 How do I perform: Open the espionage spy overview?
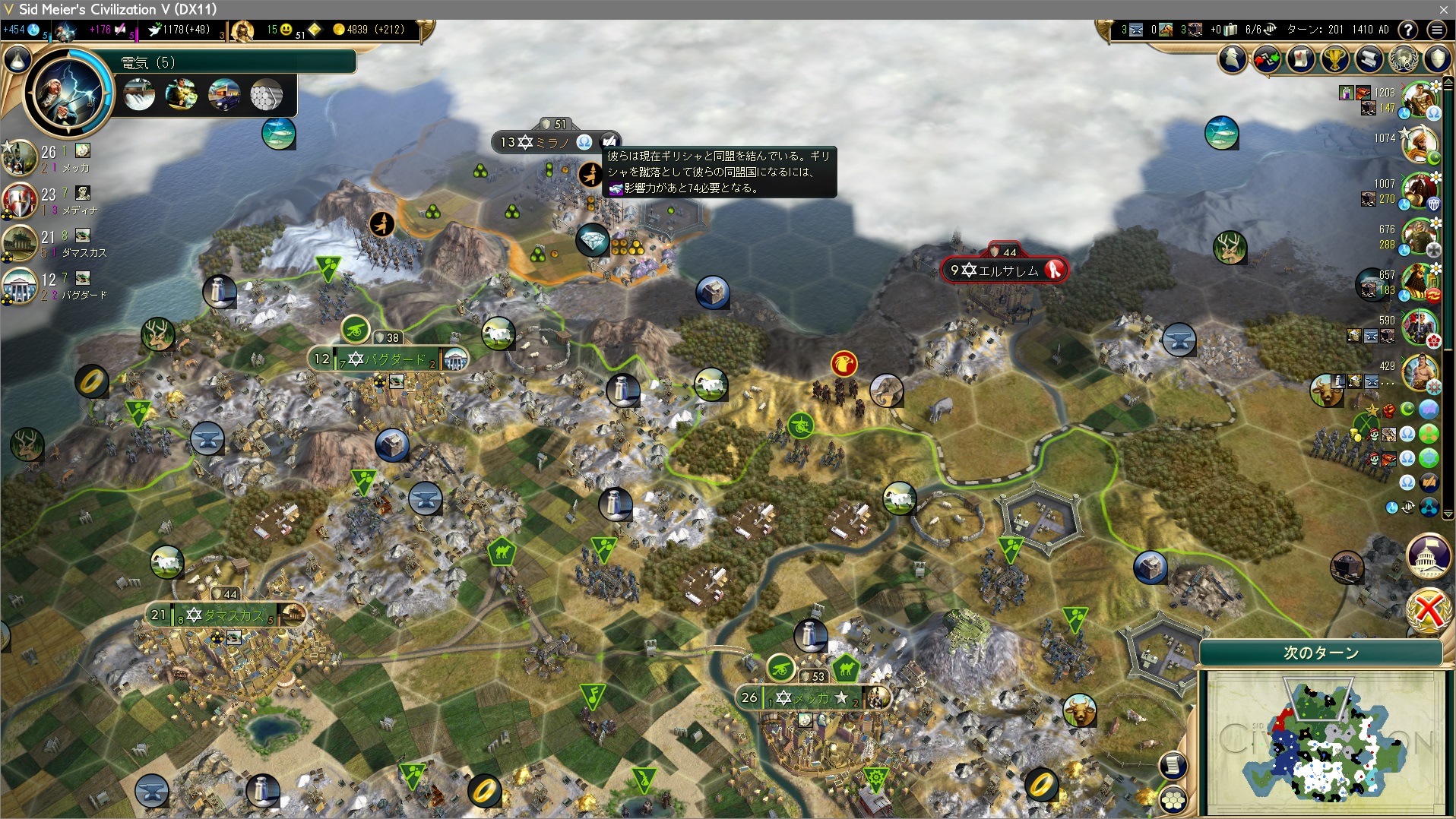[x=1233, y=58]
